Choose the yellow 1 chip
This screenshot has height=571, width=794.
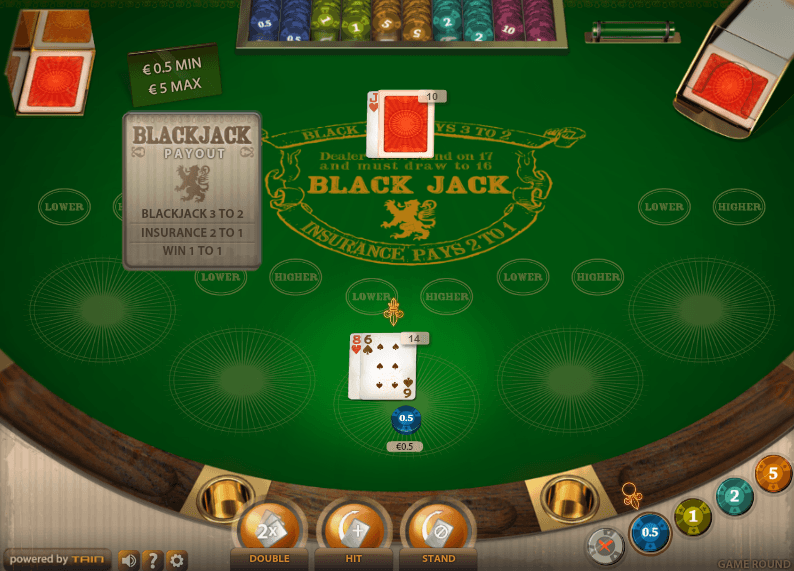tap(693, 516)
